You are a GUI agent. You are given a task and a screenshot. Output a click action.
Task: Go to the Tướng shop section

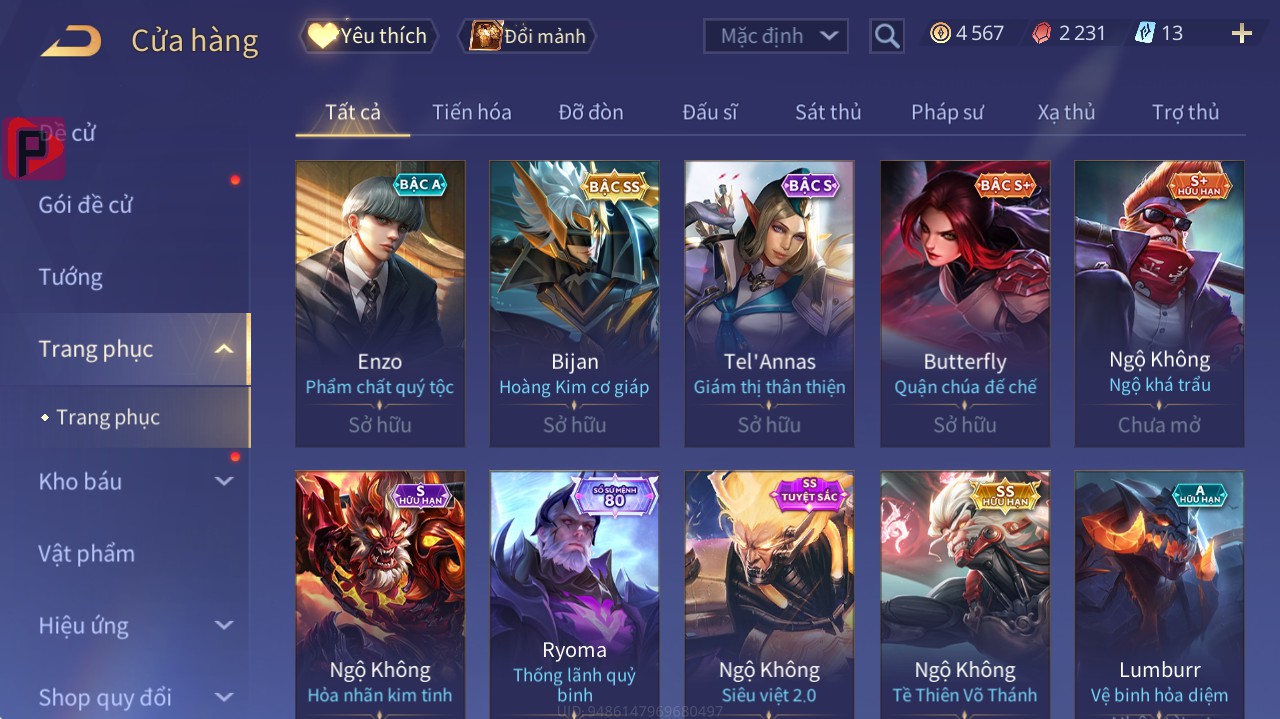pos(70,277)
